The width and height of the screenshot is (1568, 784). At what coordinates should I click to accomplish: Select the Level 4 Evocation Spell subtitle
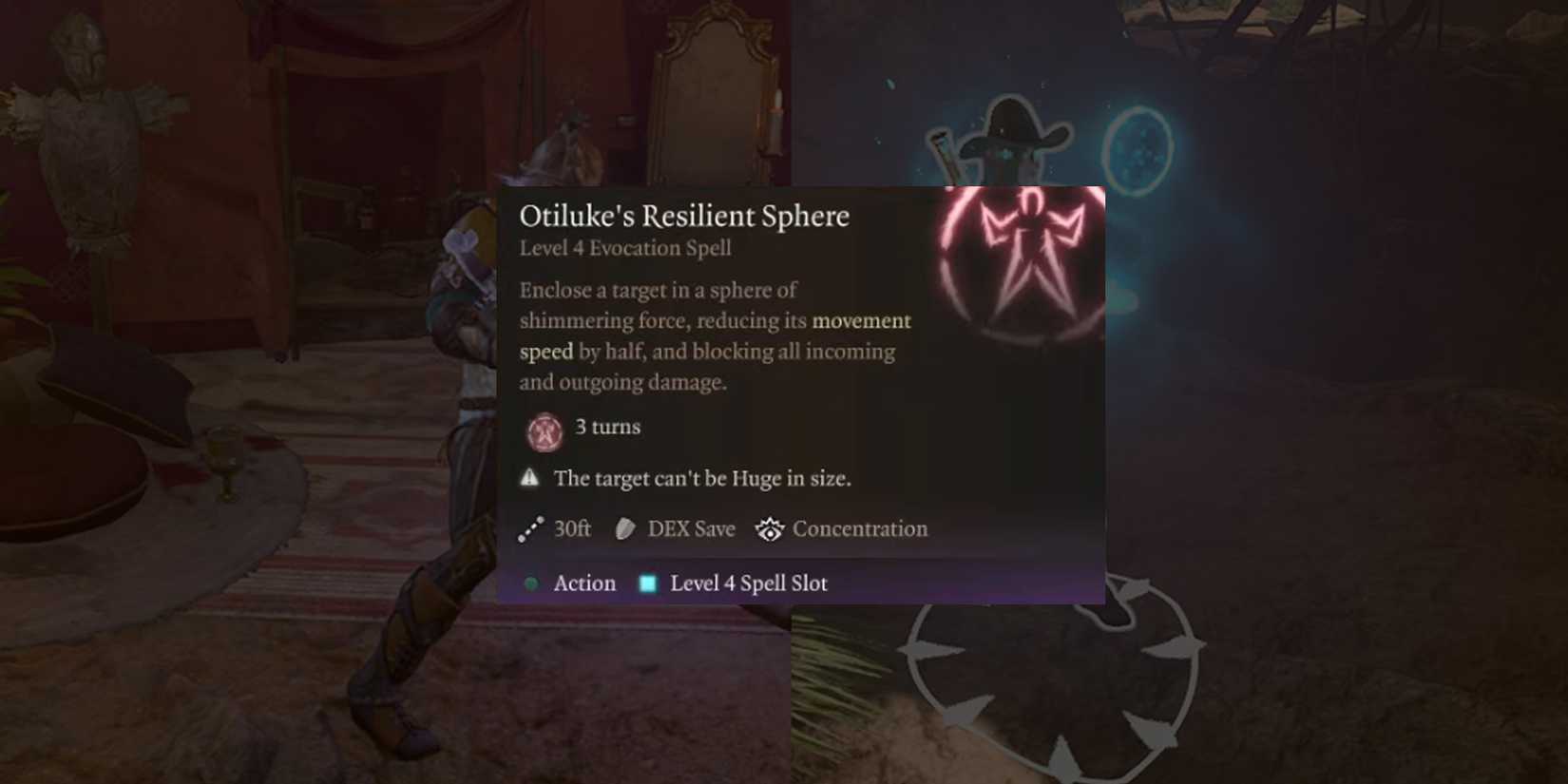(x=624, y=248)
